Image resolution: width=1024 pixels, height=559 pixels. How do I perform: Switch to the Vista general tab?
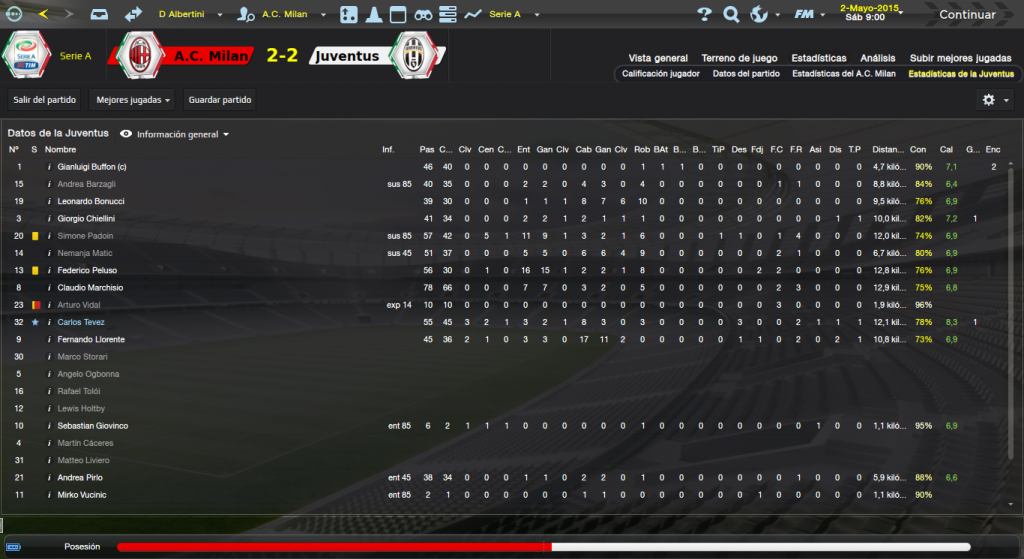pyautogui.click(x=658, y=58)
